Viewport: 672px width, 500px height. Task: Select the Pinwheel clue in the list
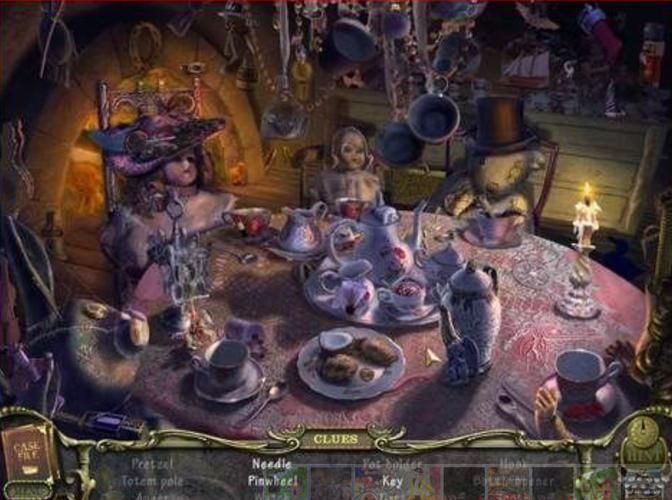275,480
